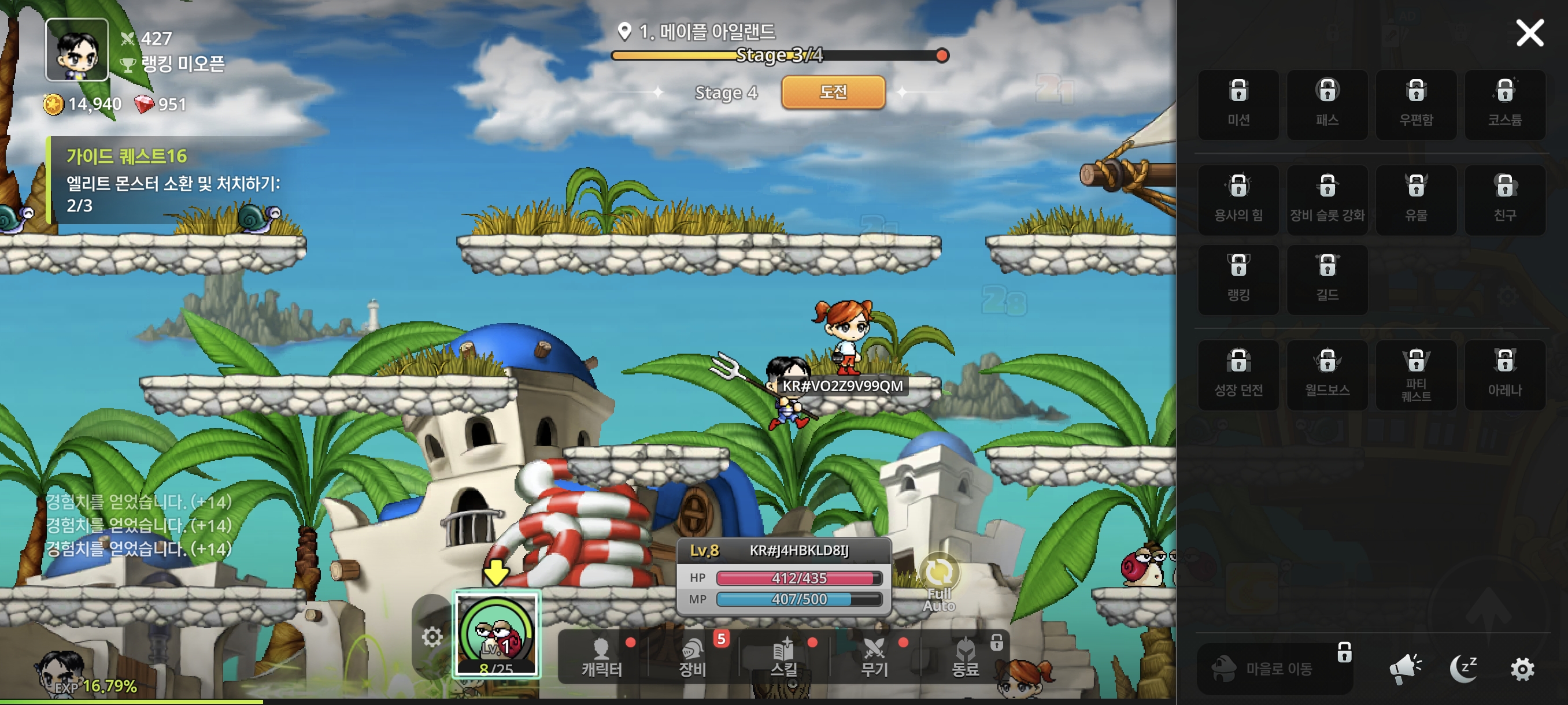
Task: Open the locked 미션 menu tile
Action: point(1238,105)
